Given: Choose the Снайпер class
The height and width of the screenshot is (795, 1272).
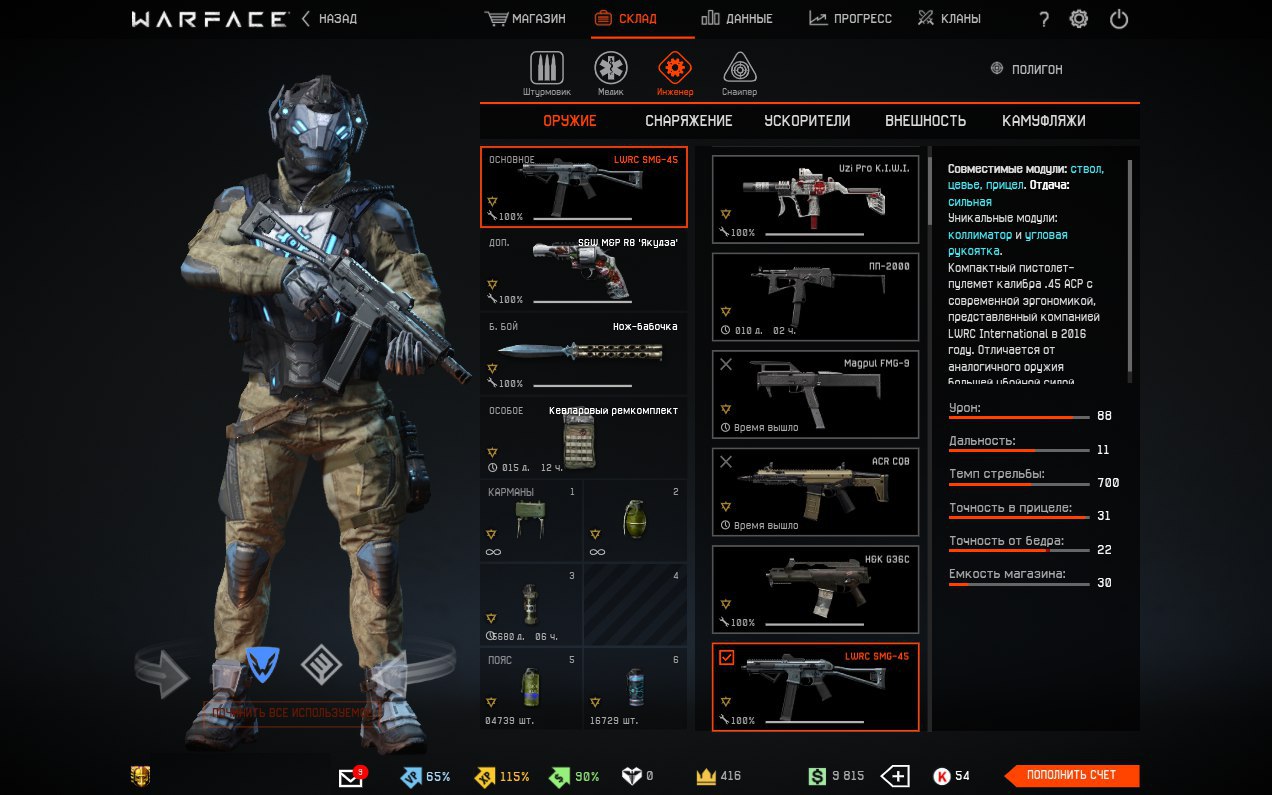Looking at the screenshot, I should point(739,74).
